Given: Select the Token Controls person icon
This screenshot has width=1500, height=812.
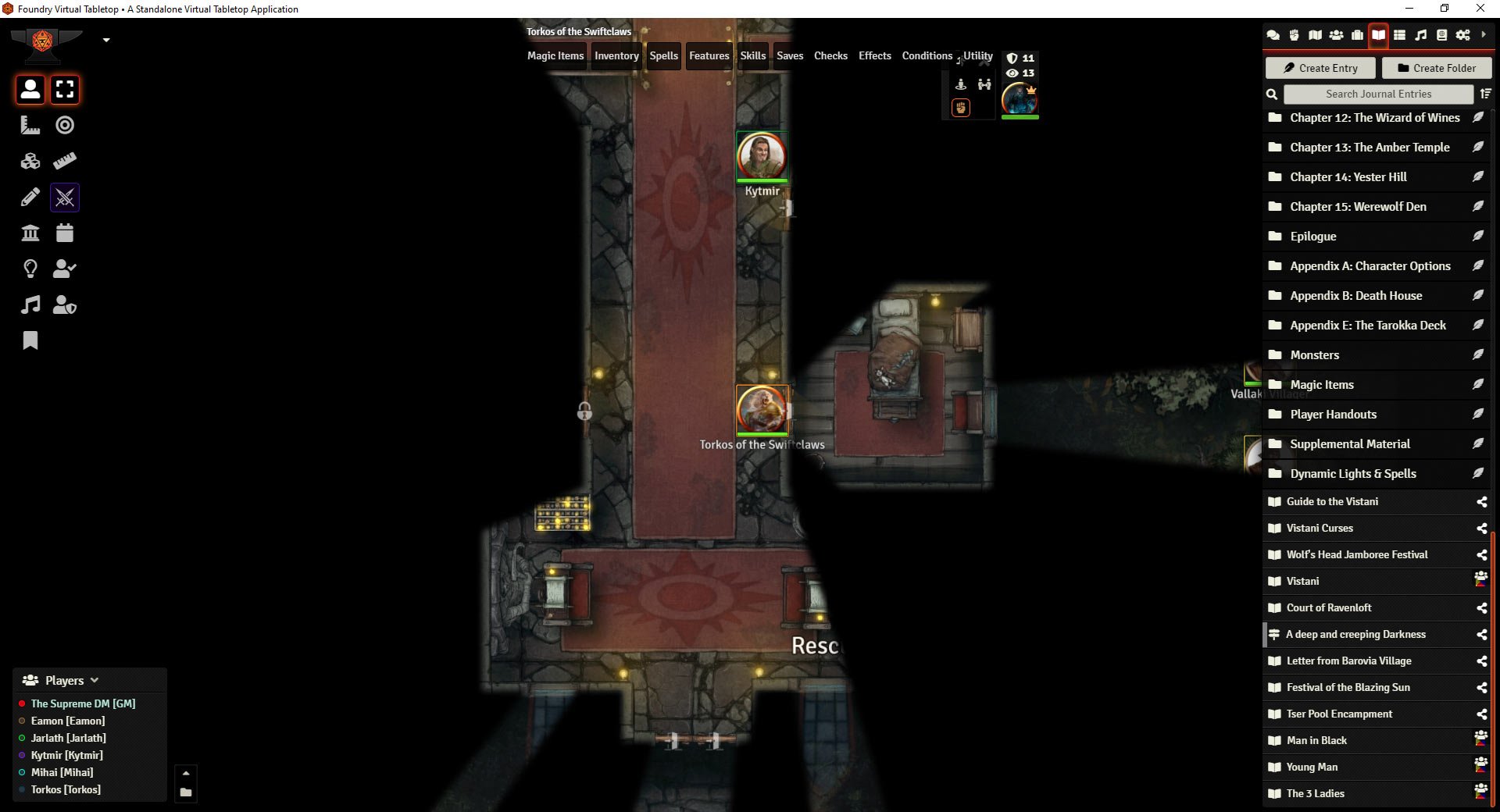Looking at the screenshot, I should coord(30,90).
